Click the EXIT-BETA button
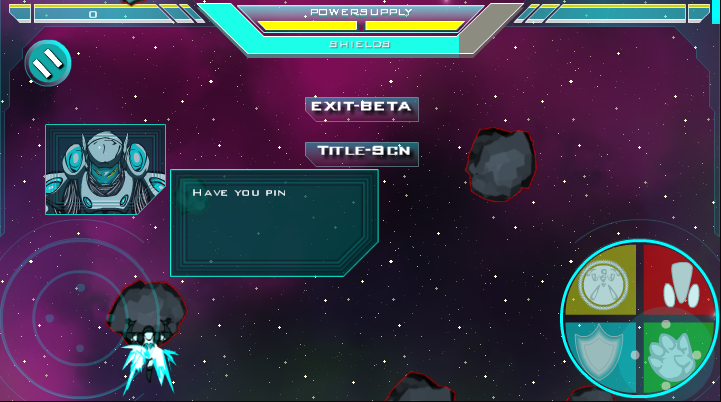Screen dimensions: 721x402 [x=361, y=107]
